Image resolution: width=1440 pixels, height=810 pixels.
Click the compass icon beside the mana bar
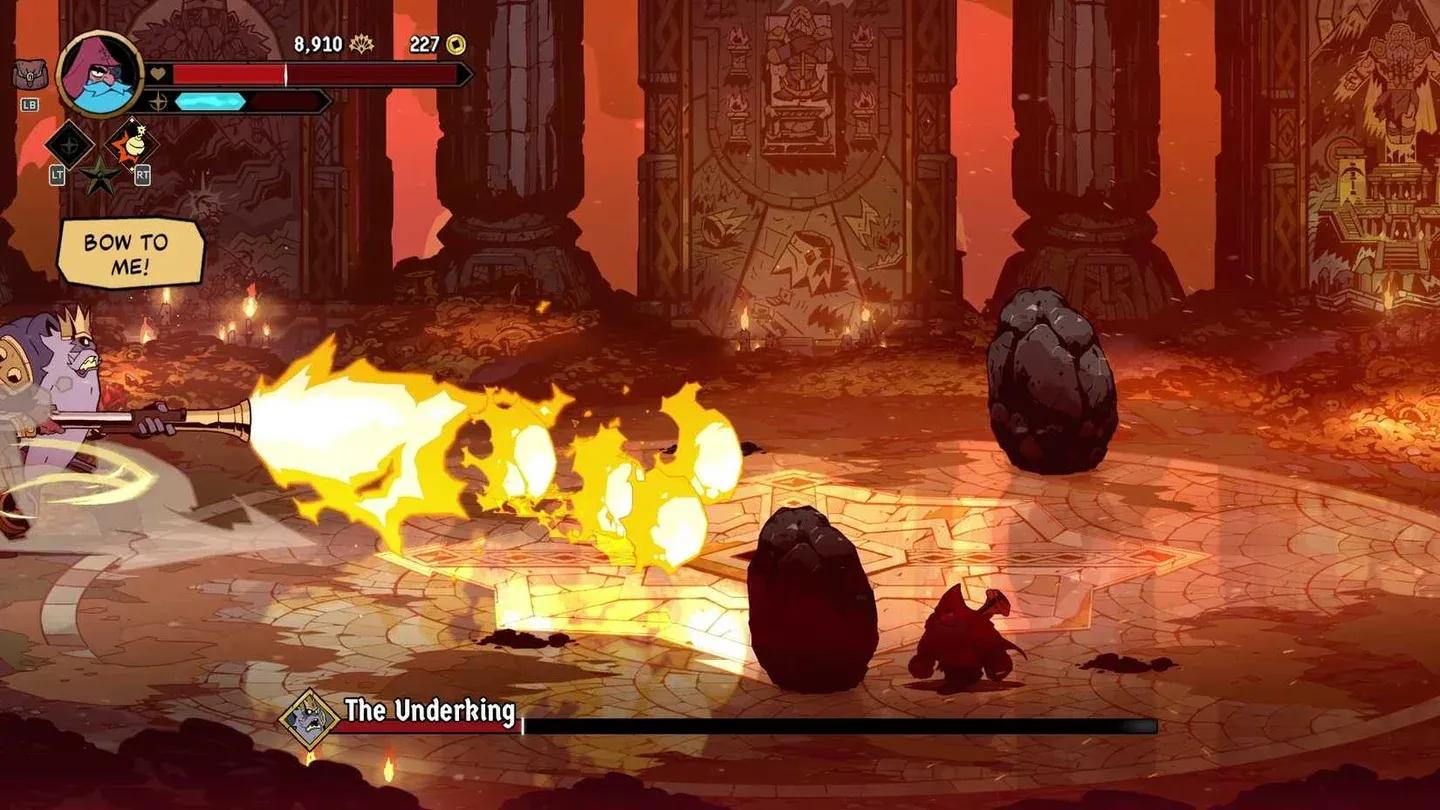[160, 100]
